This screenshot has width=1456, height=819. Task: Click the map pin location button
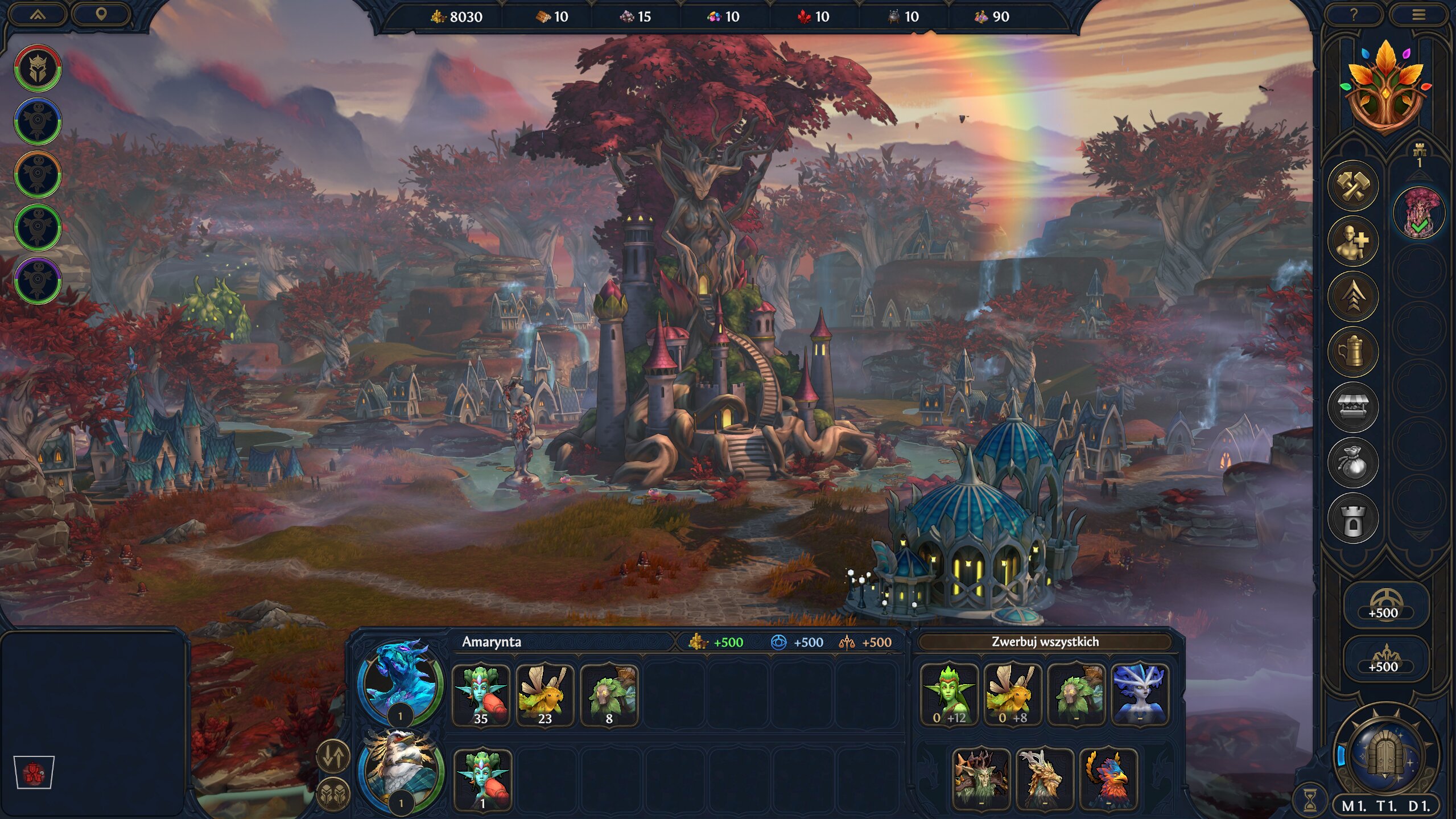101,14
